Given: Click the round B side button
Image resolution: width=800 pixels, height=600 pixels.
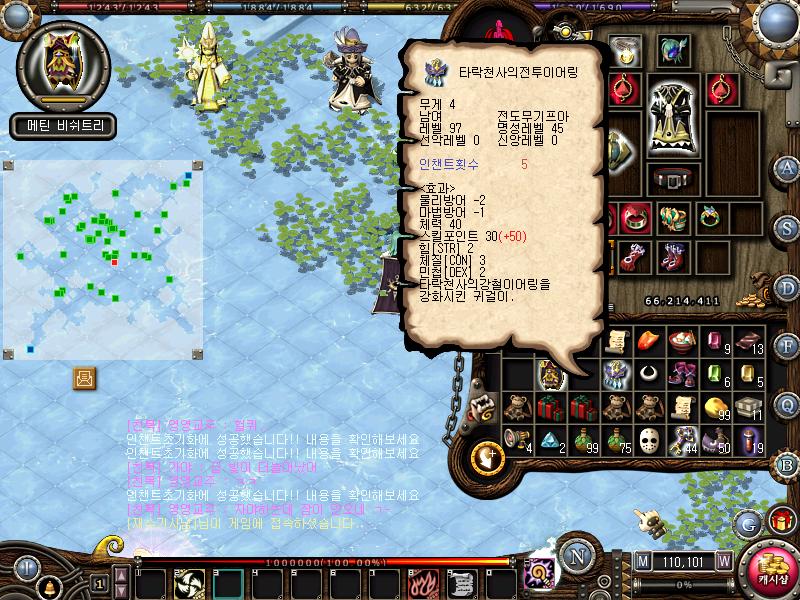Looking at the screenshot, I should coord(787,463).
